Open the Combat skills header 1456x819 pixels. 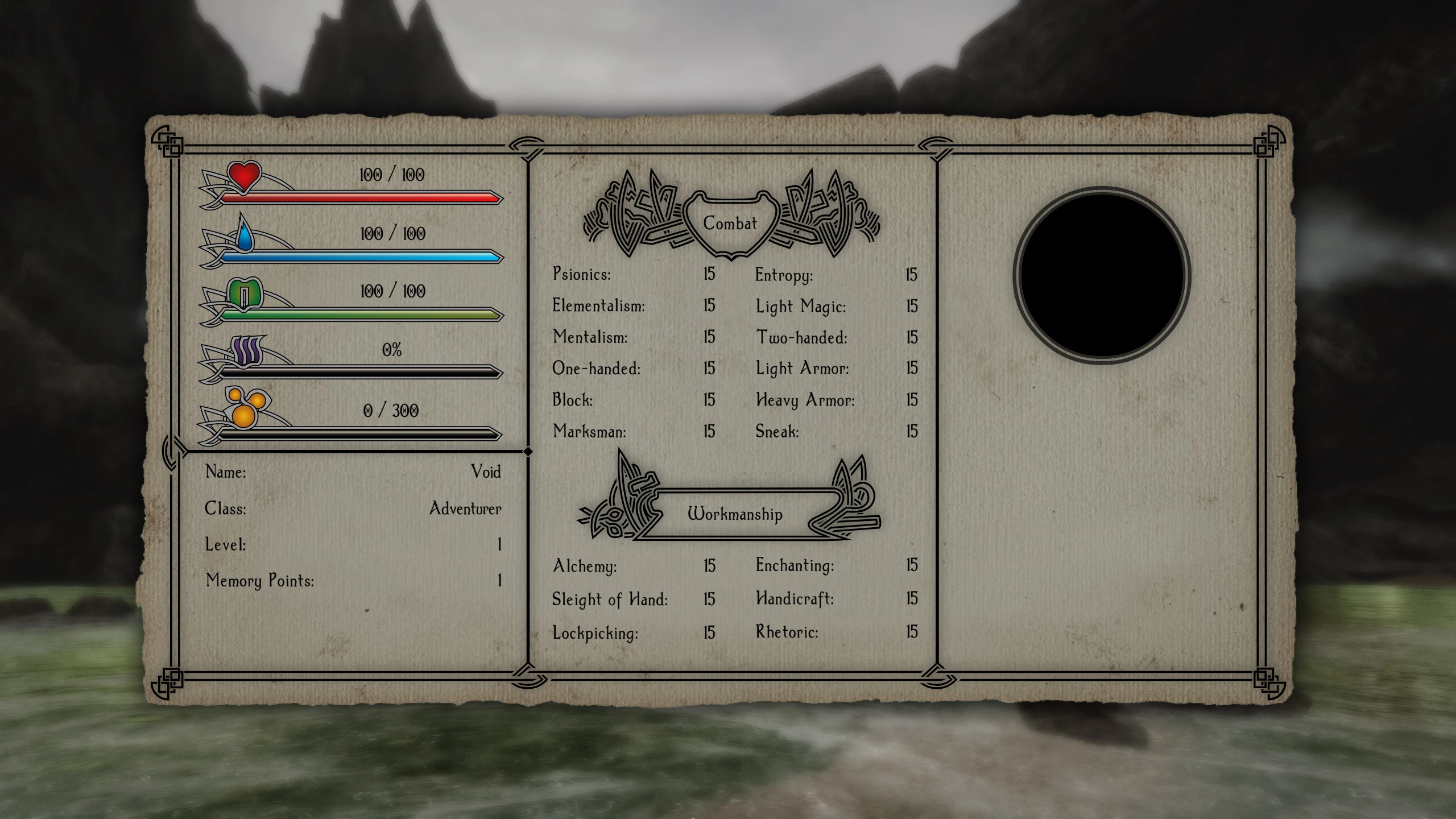pyautogui.click(x=730, y=224)
